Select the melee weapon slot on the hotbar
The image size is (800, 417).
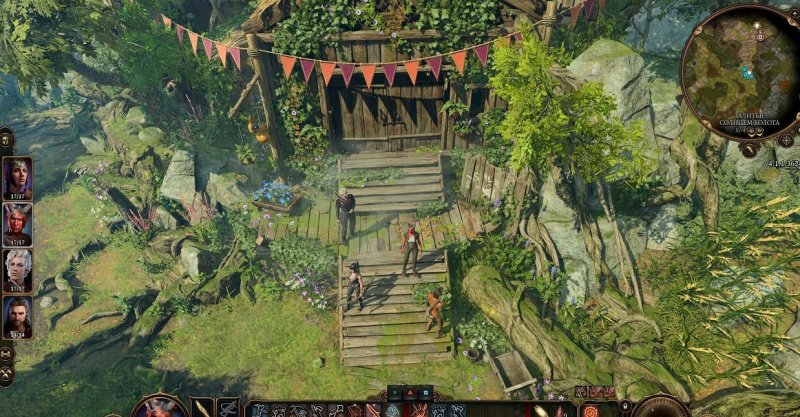(203, 408)
